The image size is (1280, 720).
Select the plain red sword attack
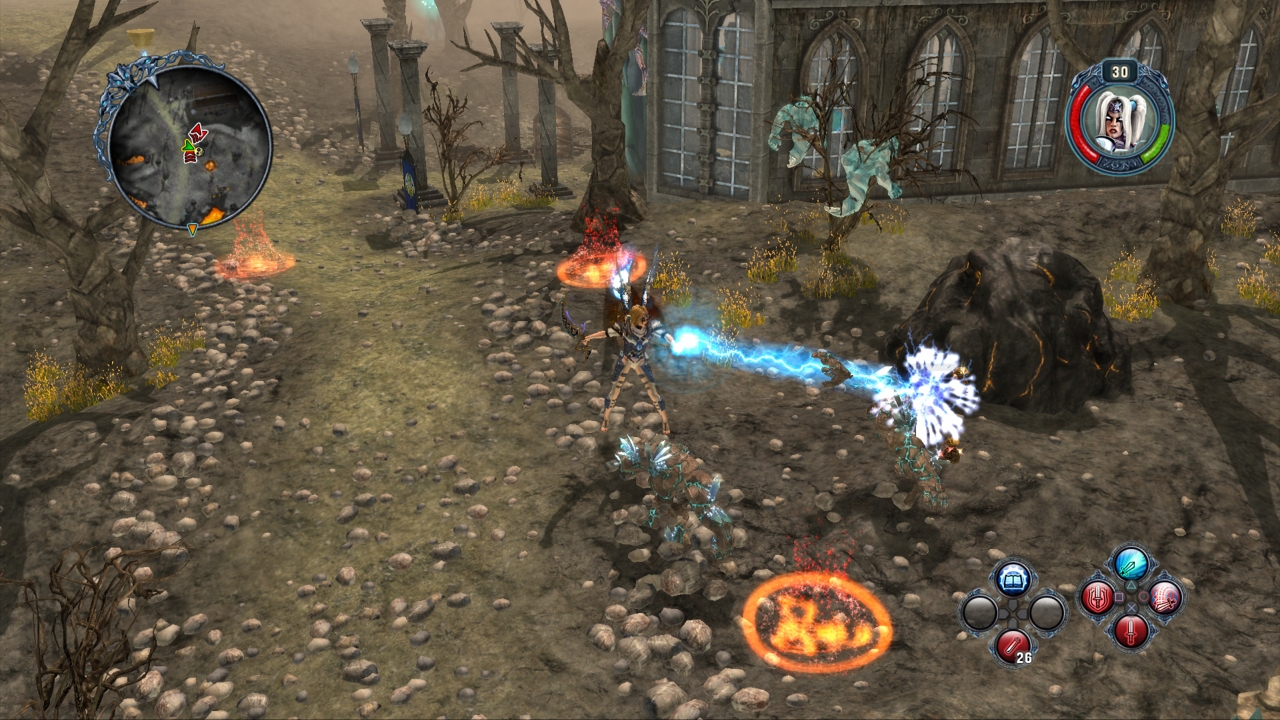point(1131,631)
